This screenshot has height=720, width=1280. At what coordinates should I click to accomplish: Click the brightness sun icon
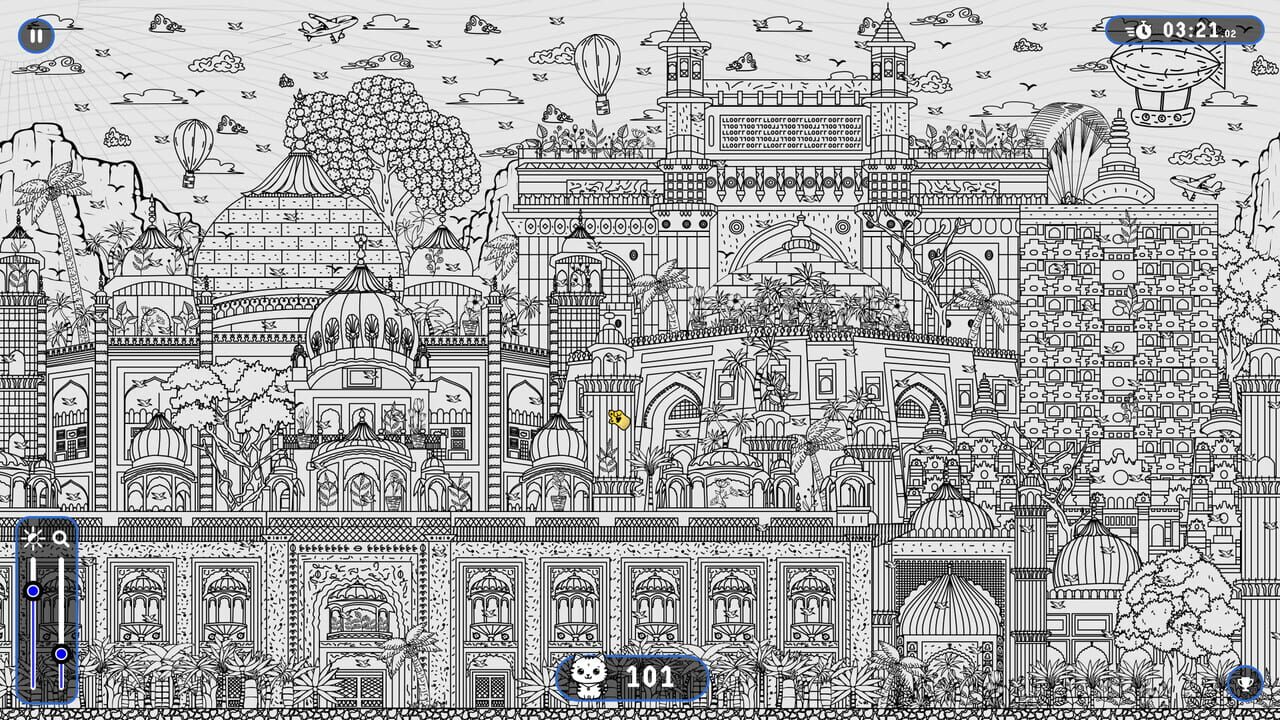pyautogui.click(x=33, y=539)
